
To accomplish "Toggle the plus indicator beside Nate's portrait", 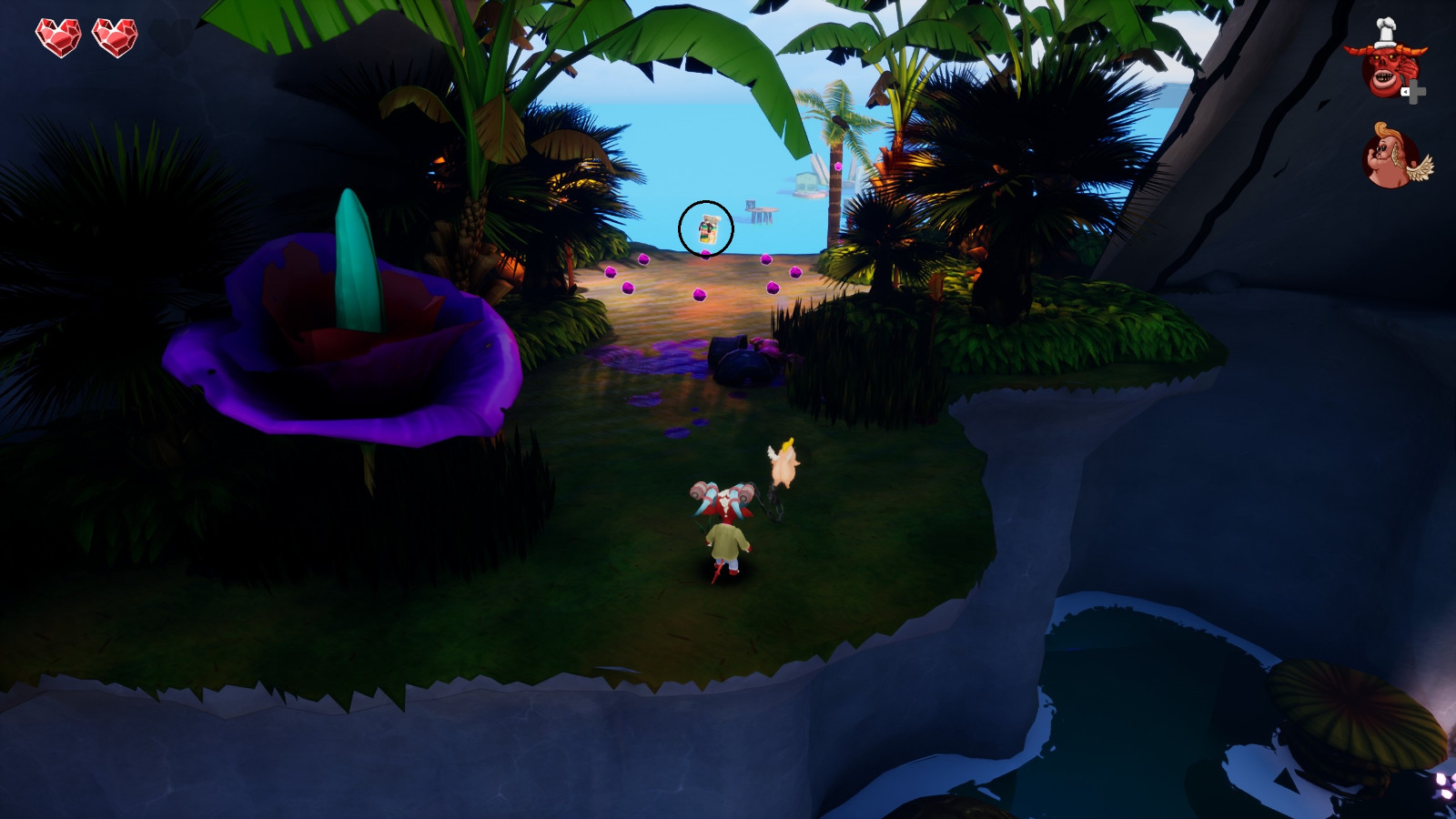I will [x=1415, y=92].
